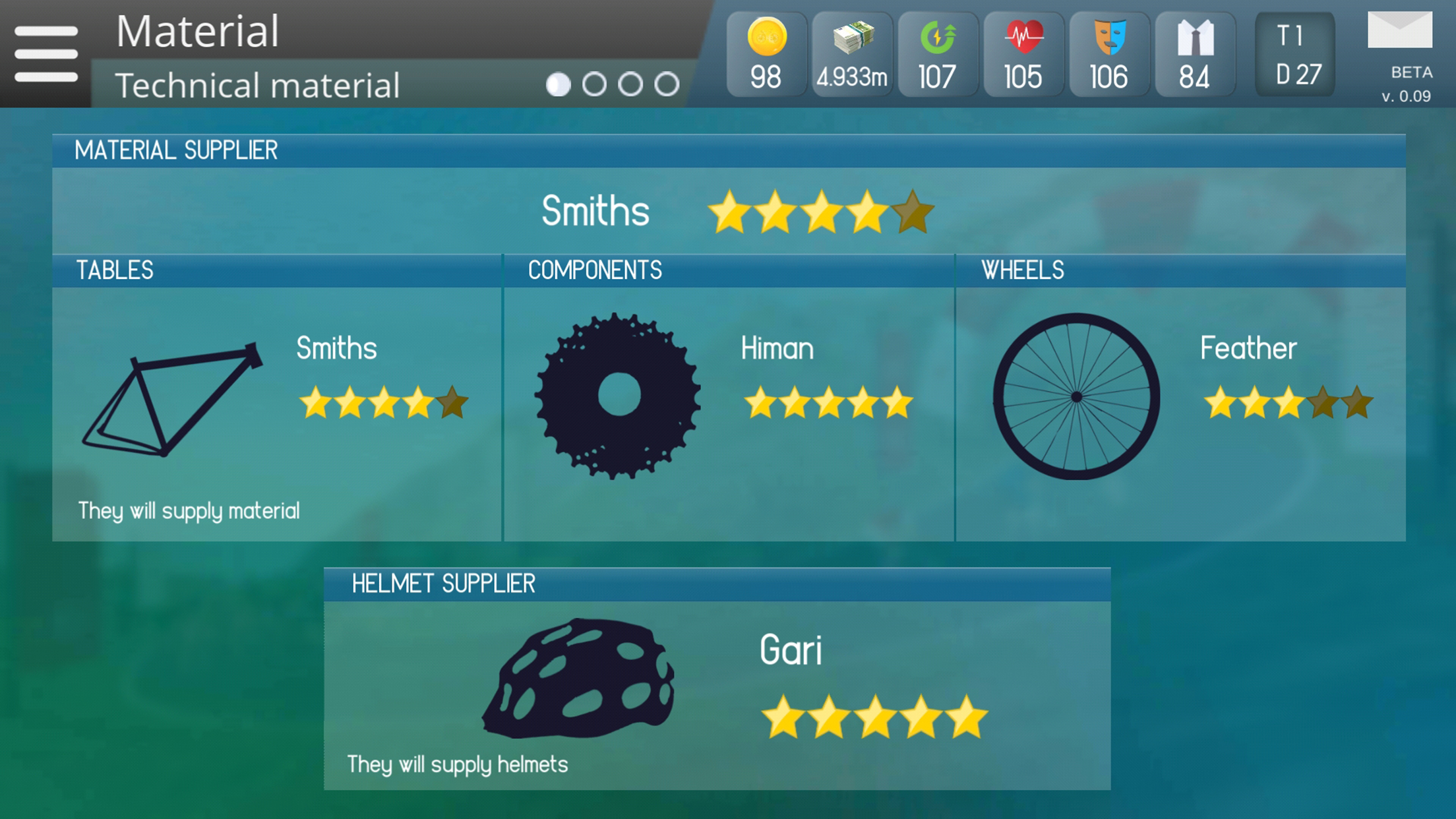Switch to the first filled page dot
The width and height of the screenshot is (1456, 819).
click(x=558, y=84)
